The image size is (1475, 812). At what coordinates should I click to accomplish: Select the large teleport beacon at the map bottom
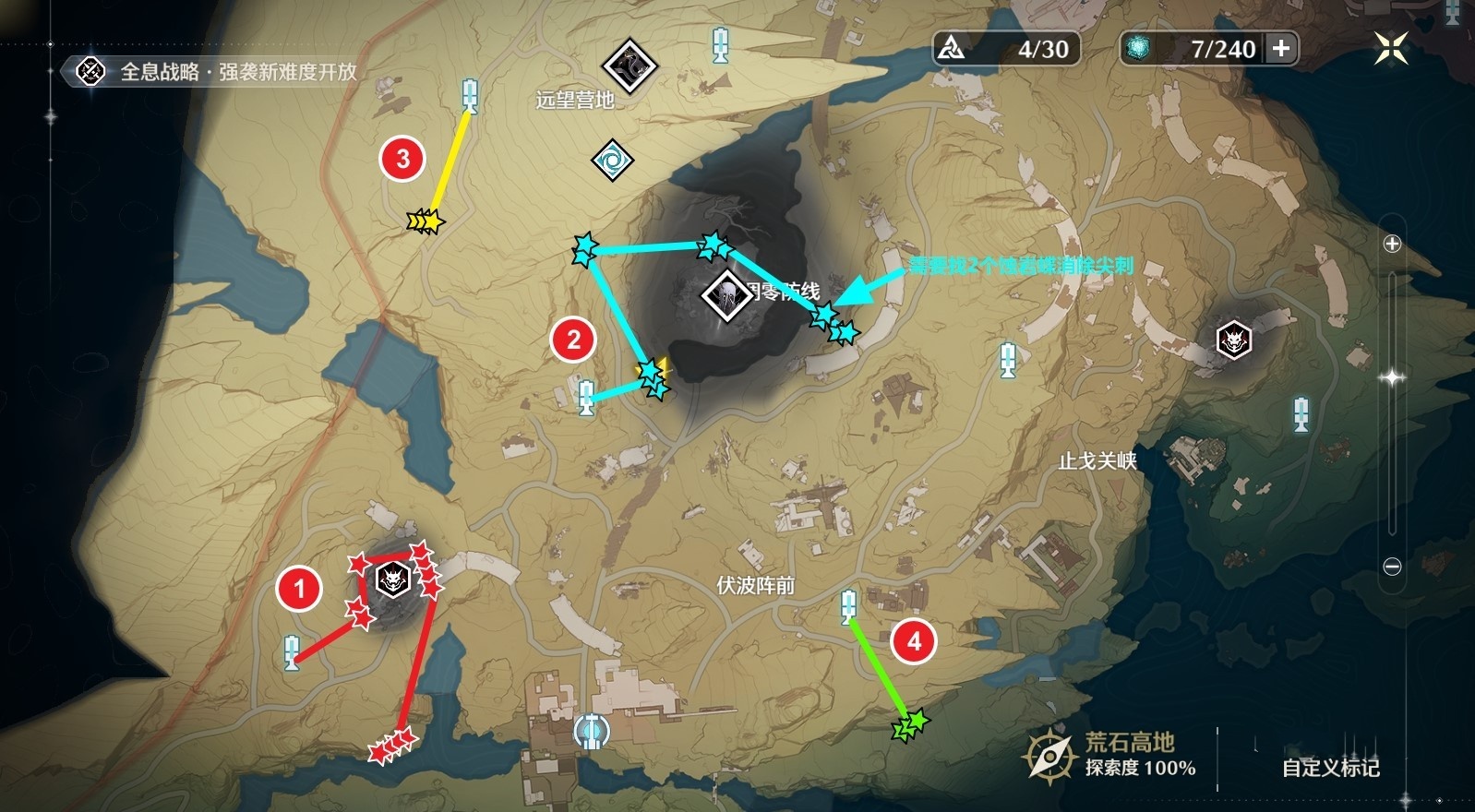coord(591,731)
